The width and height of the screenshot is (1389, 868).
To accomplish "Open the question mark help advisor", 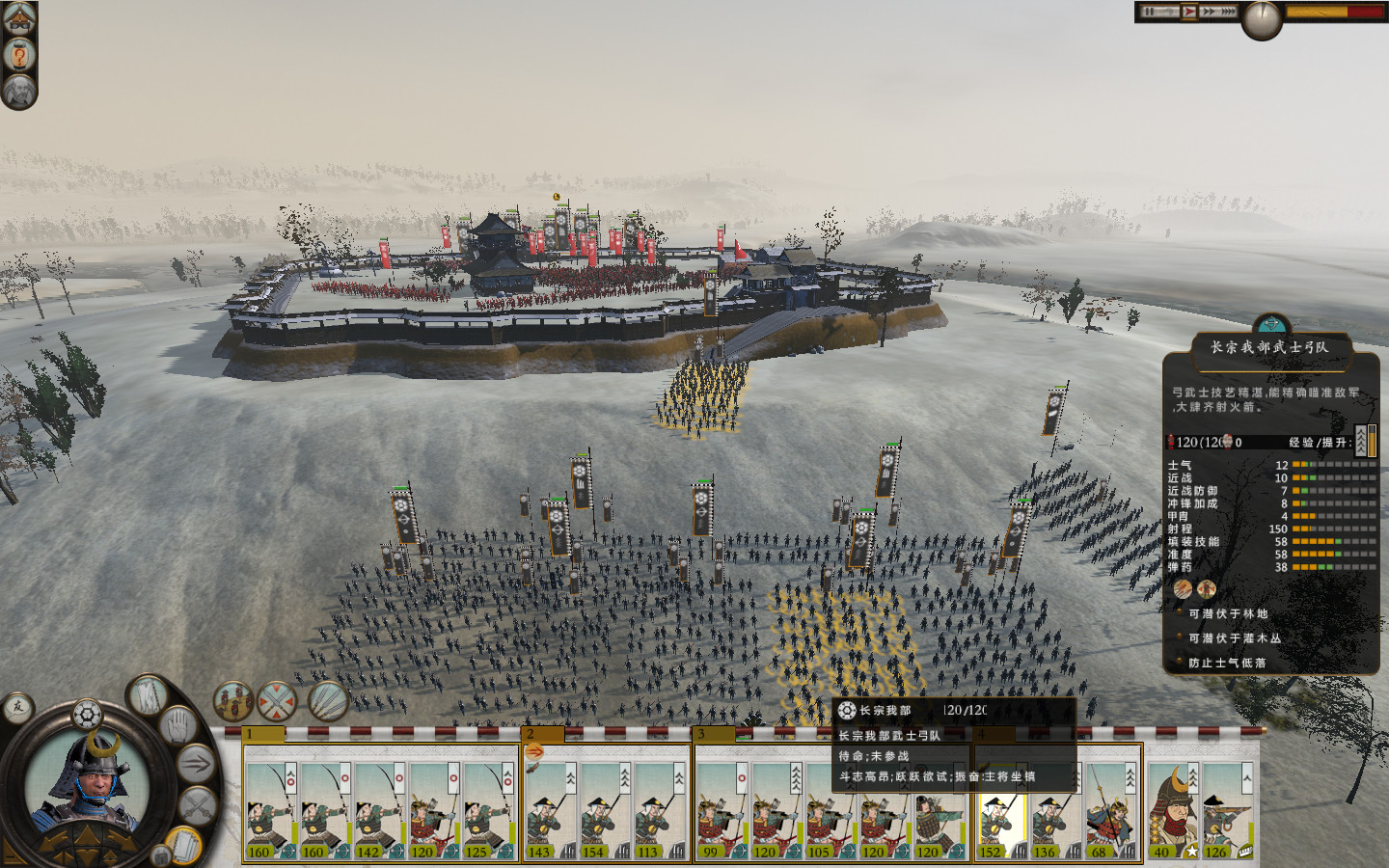I will click(x=18, y=55).
